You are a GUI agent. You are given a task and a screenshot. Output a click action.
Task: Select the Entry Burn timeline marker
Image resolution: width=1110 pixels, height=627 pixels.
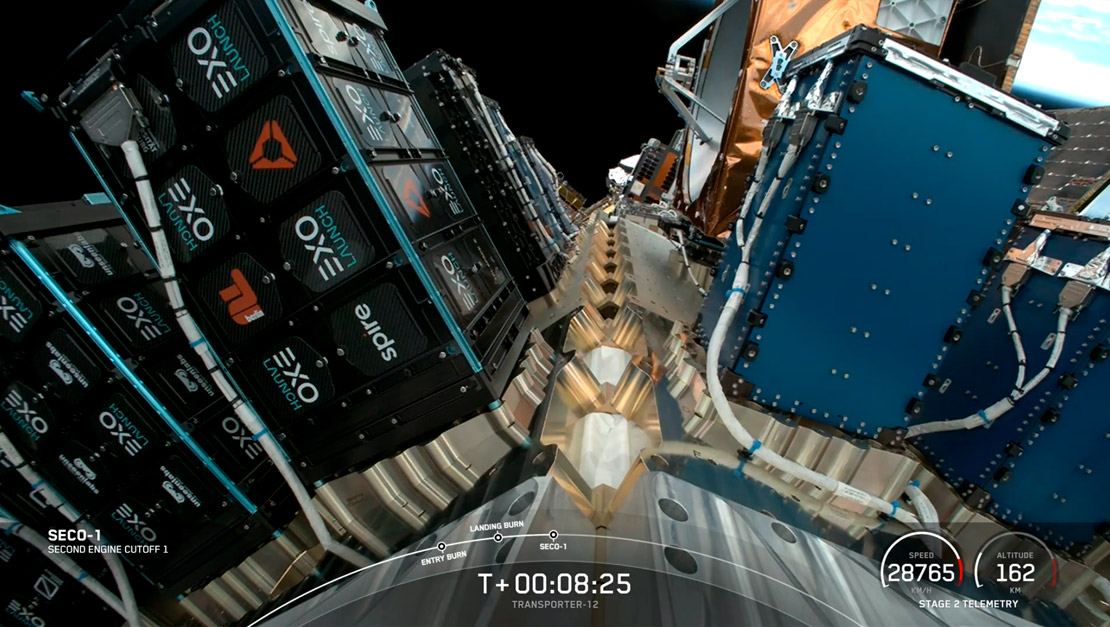pos(441,546)
